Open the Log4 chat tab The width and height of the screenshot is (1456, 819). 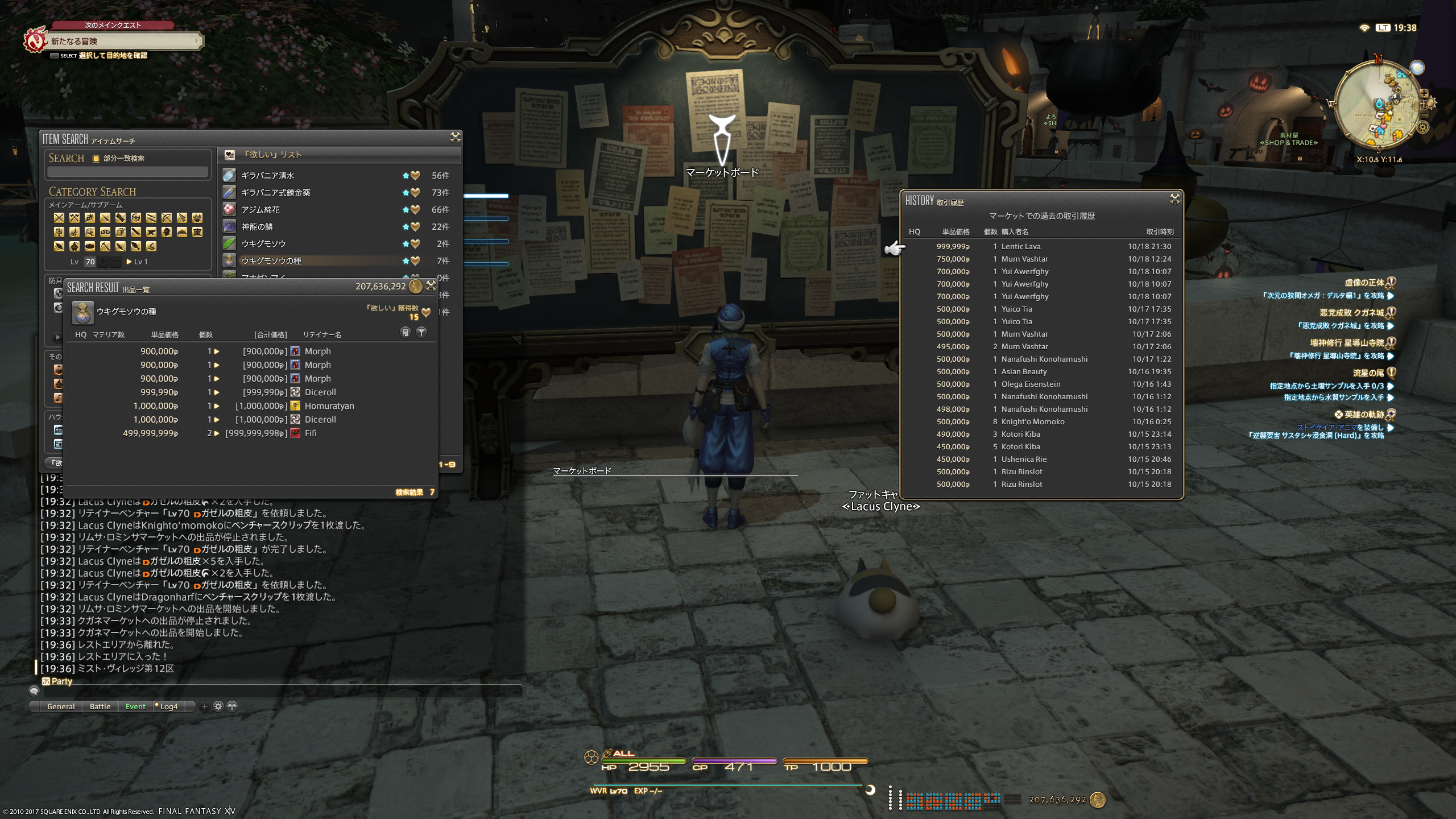pos(168,706)
